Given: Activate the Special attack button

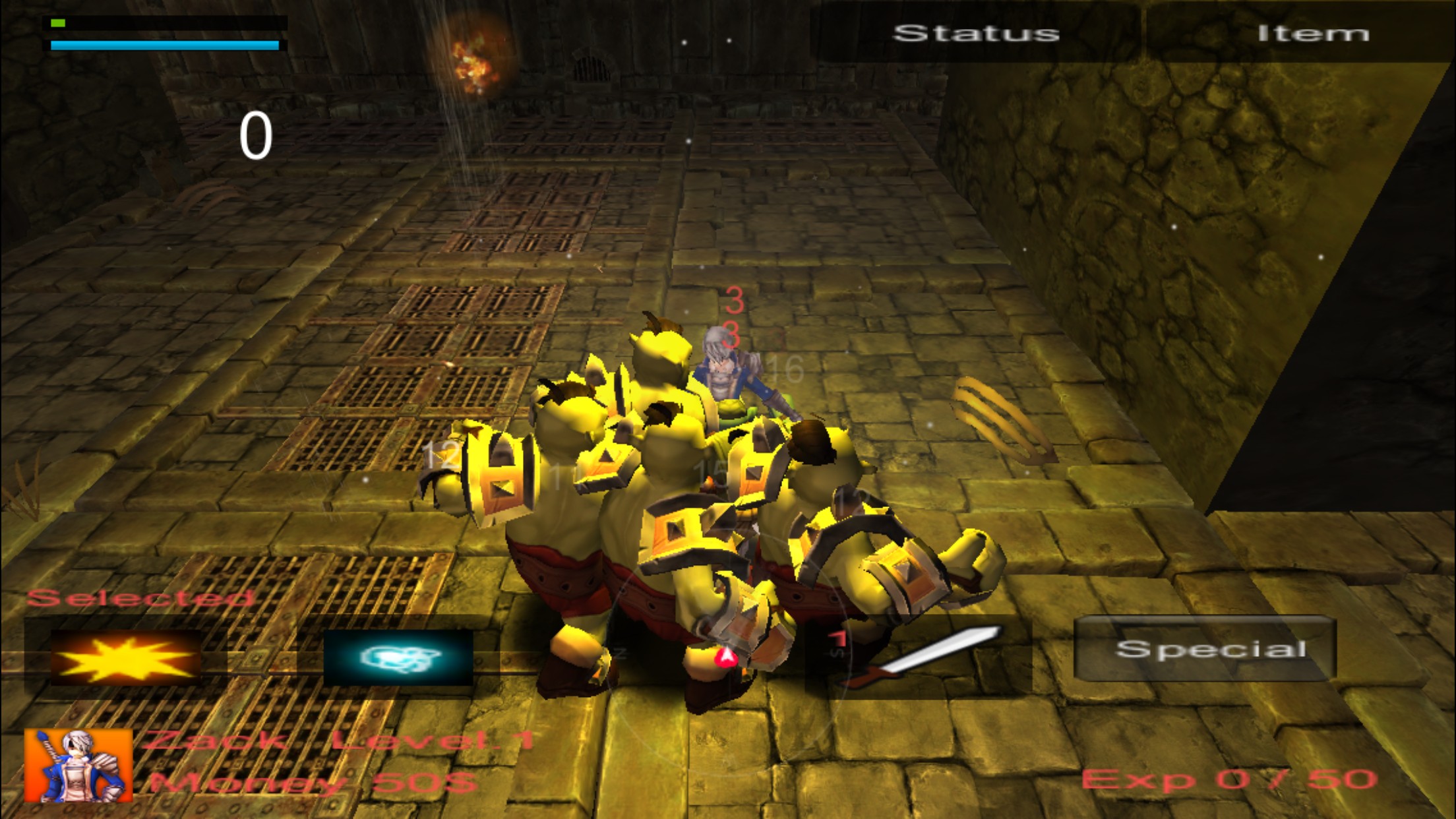Looking at the screenshot, I should 1205,649.
